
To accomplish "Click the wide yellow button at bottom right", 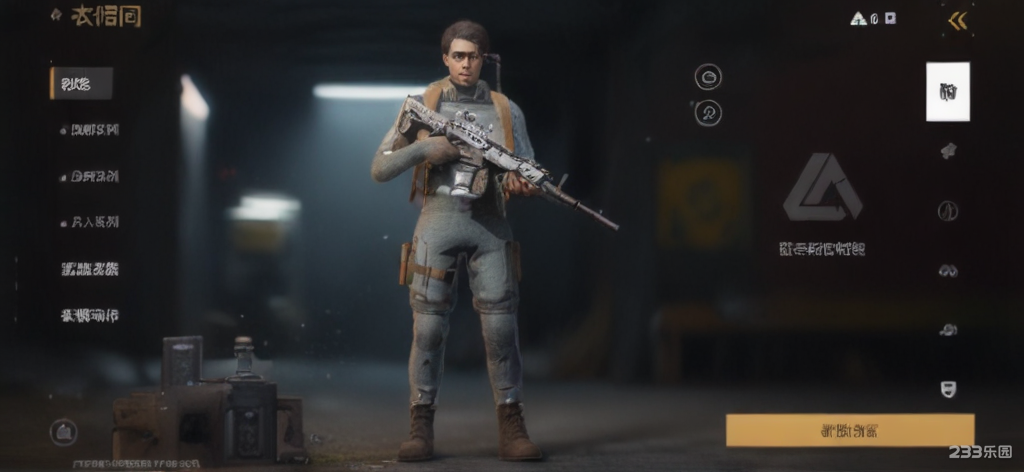I will (x=849, y=430).
